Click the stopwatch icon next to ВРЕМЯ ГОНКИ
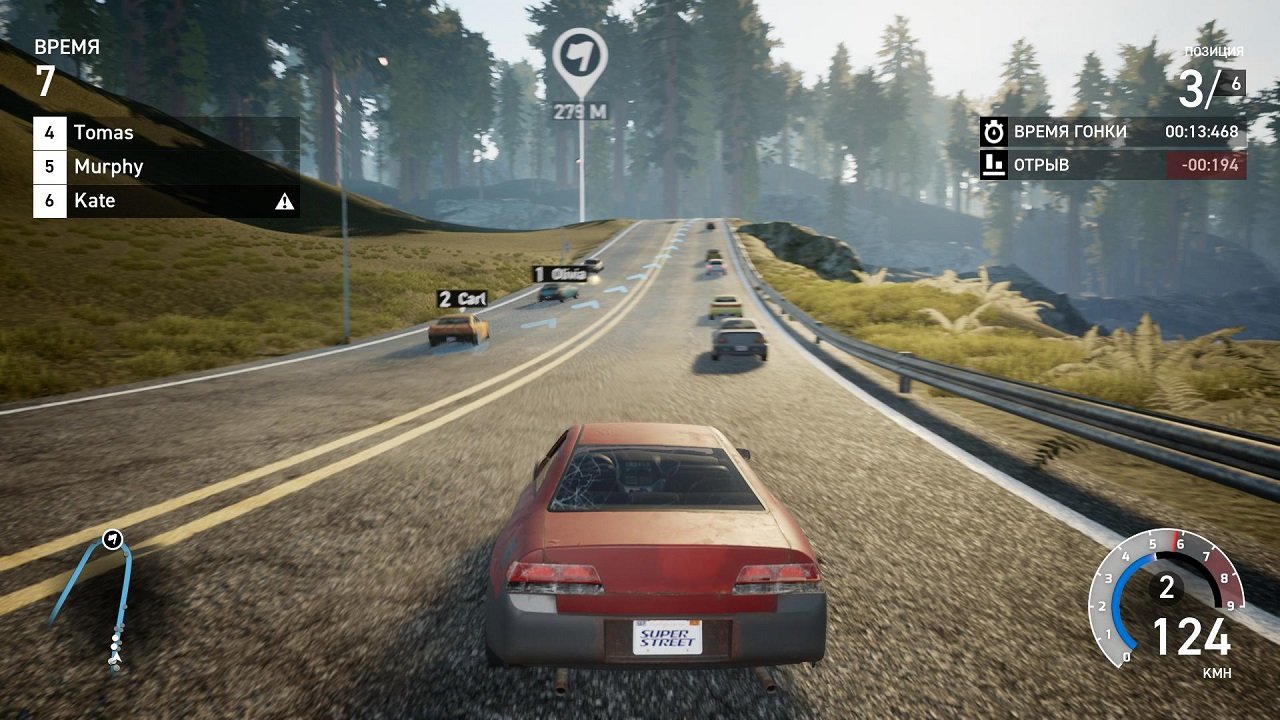Screen dimensions: 1280x720 [993, 129]
